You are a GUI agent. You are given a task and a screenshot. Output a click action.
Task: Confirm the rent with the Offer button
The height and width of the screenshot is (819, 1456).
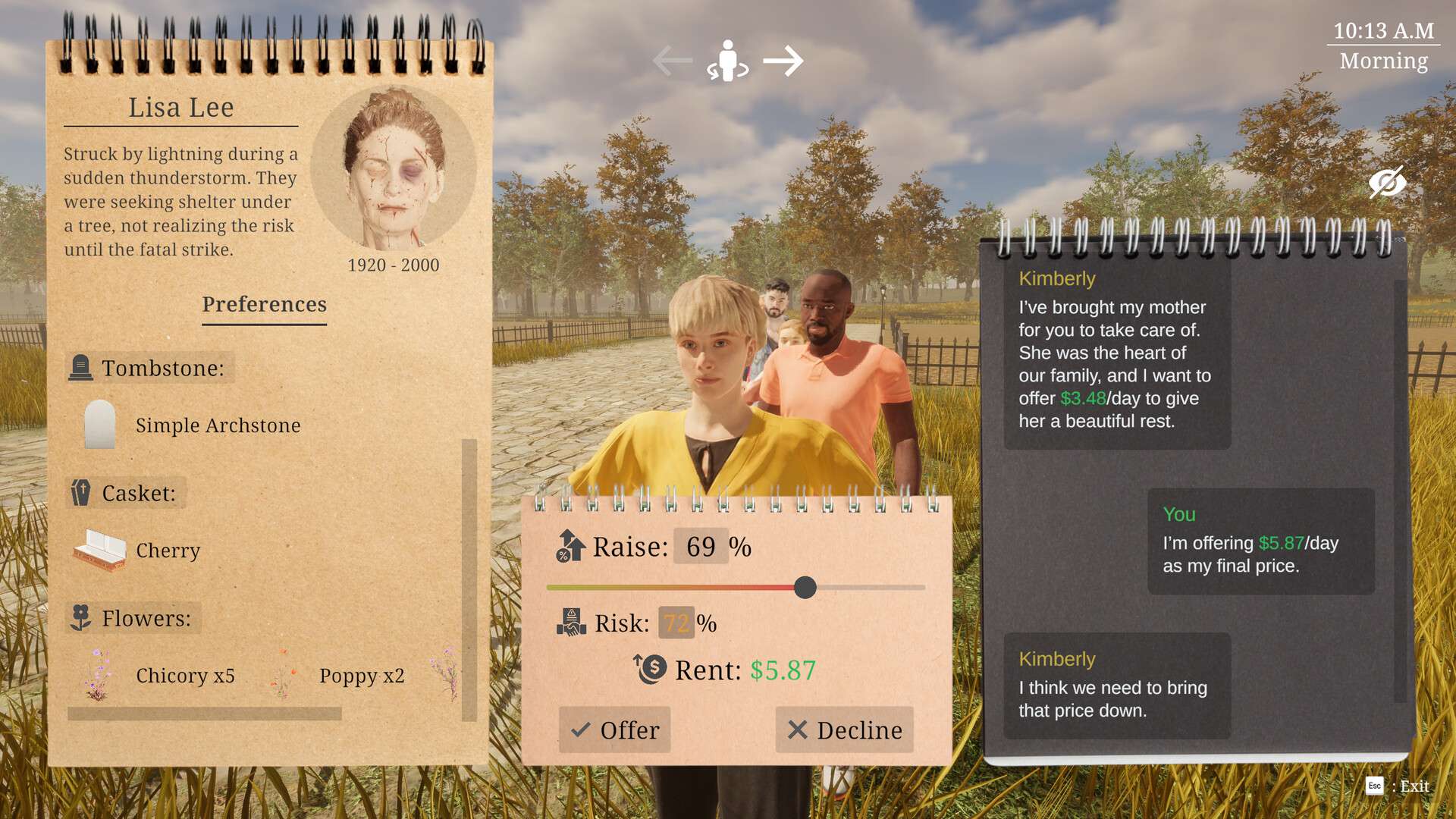coord(615,730)
